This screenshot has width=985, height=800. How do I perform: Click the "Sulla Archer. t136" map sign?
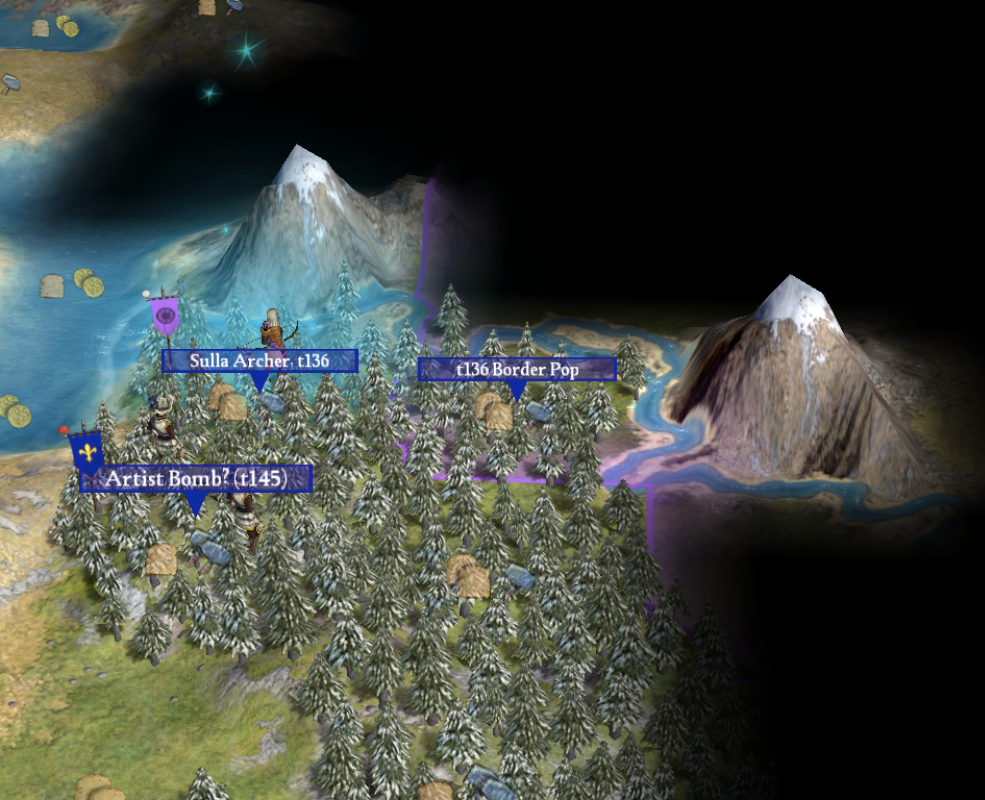259,360
